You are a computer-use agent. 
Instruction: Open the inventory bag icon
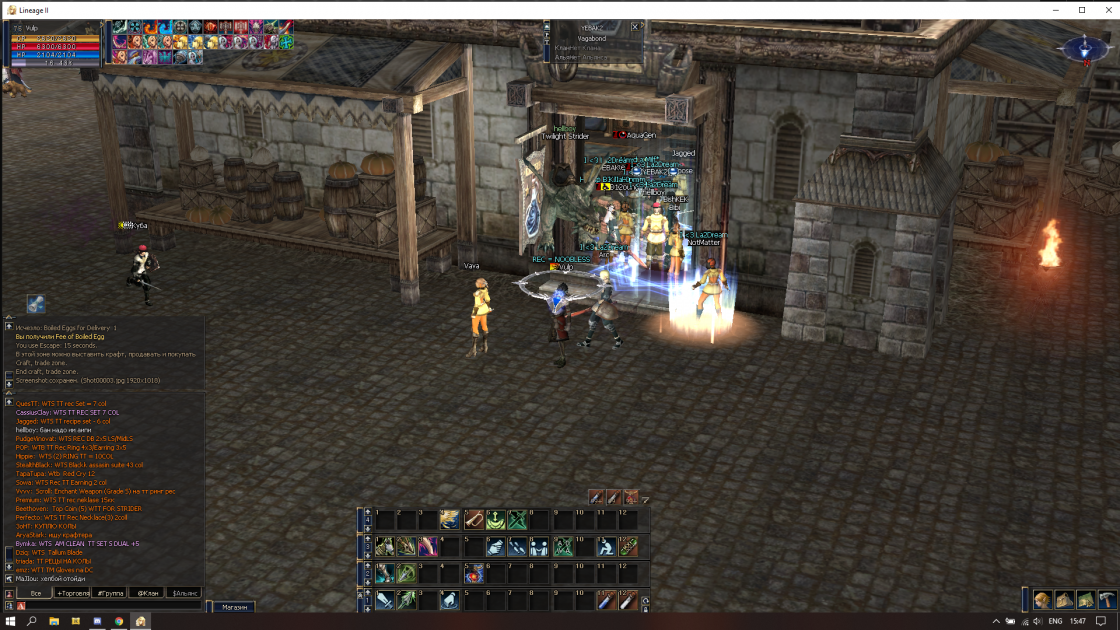1064,599
